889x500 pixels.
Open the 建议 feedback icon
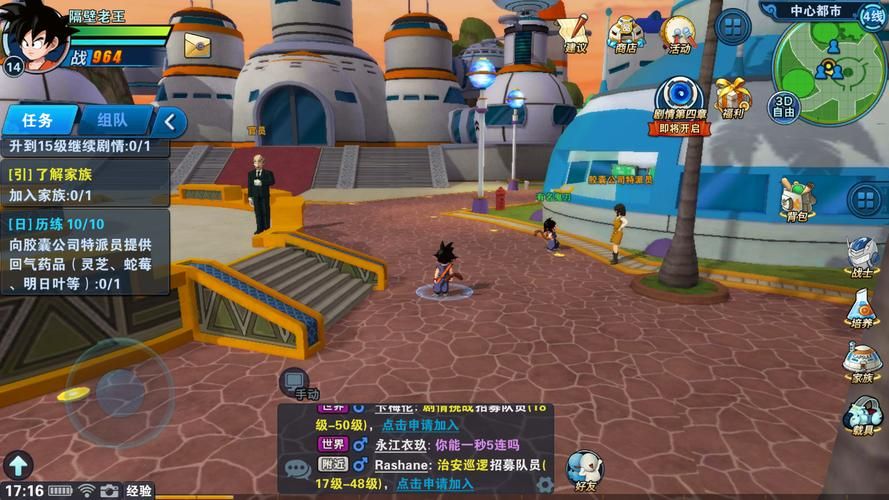tap(574, 31)
